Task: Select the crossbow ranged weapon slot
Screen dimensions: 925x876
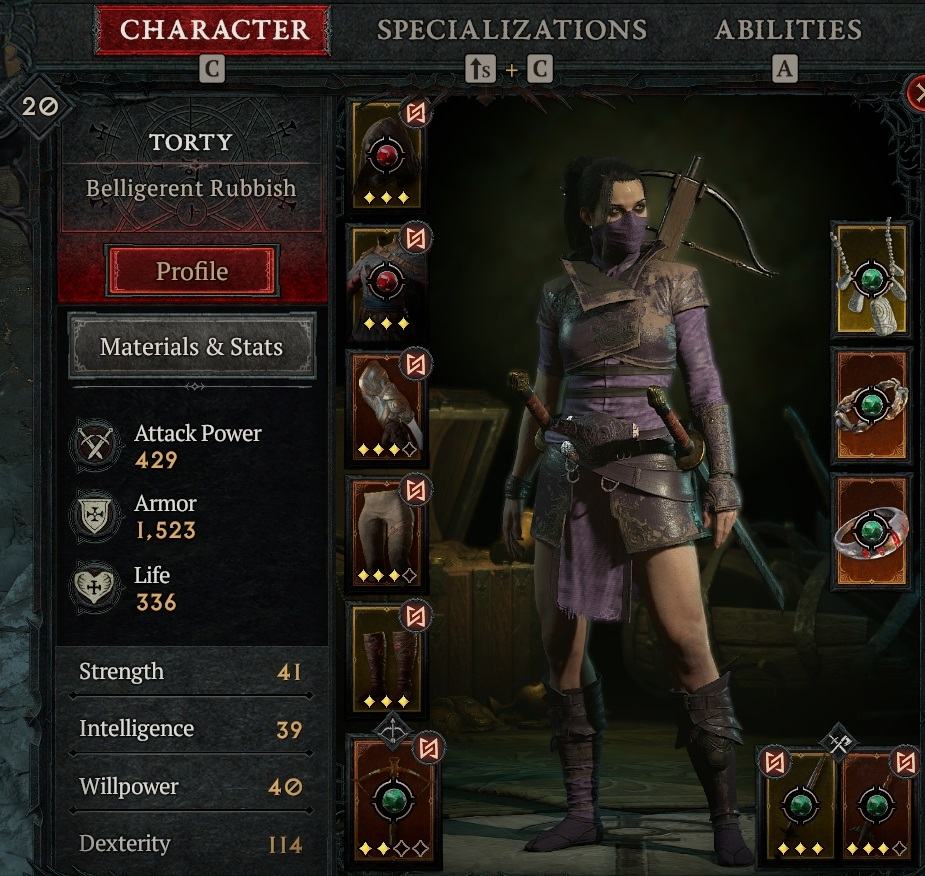Action: [391, 798]
